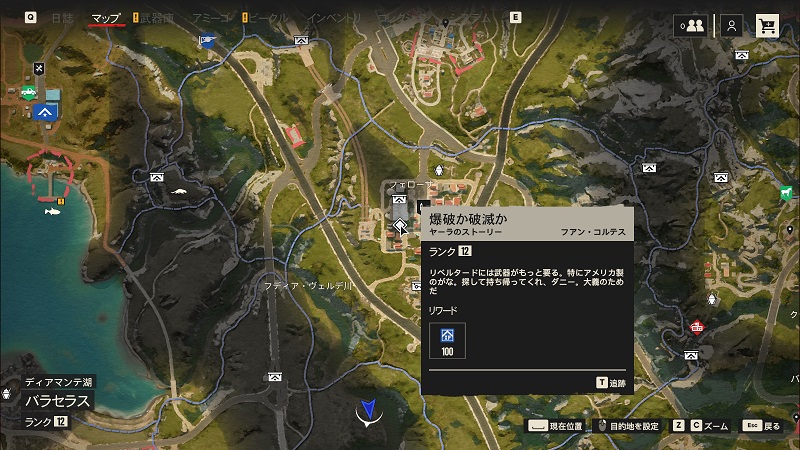Open the 武器庫 arsenal tab
Screen dimensions: 800x450
tap(157, 17)
